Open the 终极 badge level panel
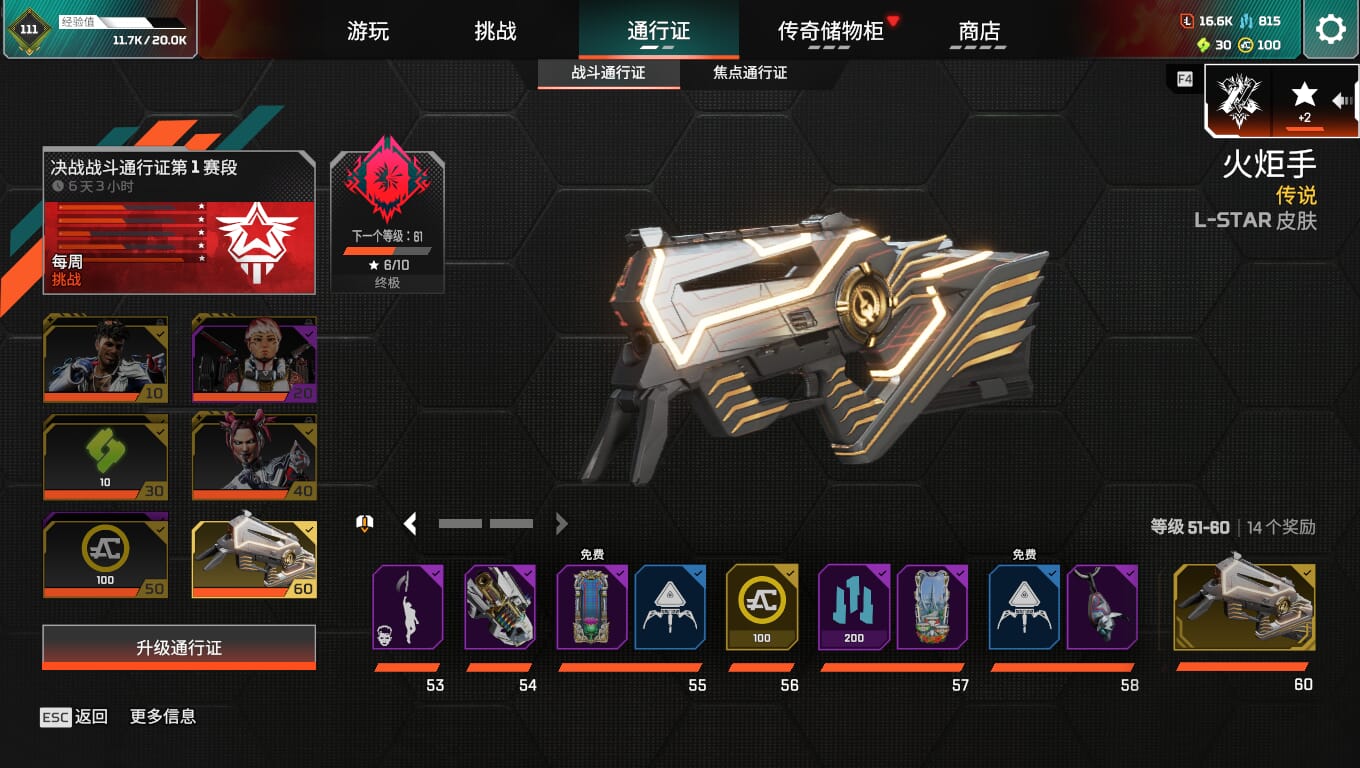The image size is (1360, 768). click(x=387, y=222)
